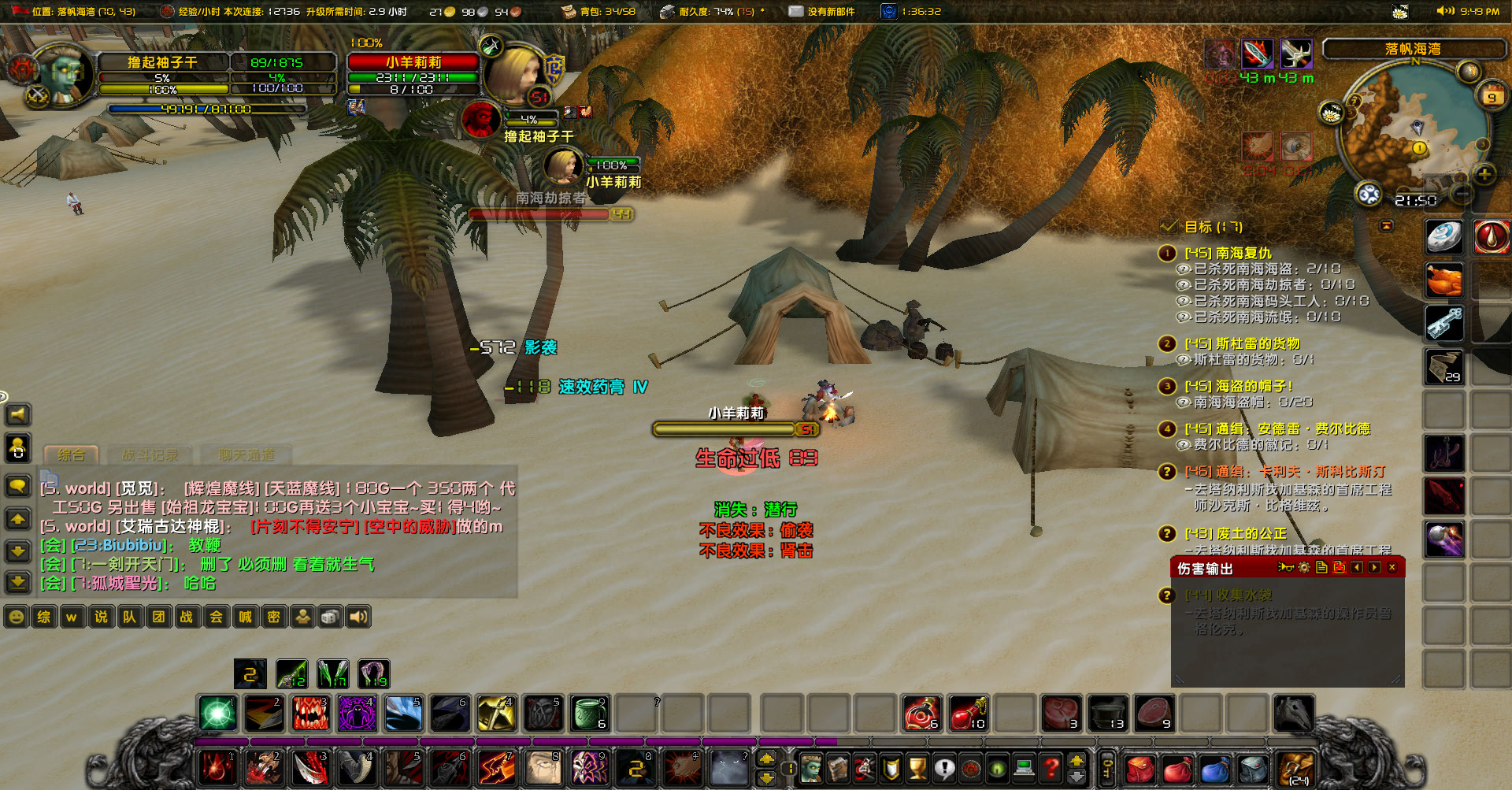Activate the green swirl ability in slot 1
This screenshot has width=1512, height=790.
(217, 714)
